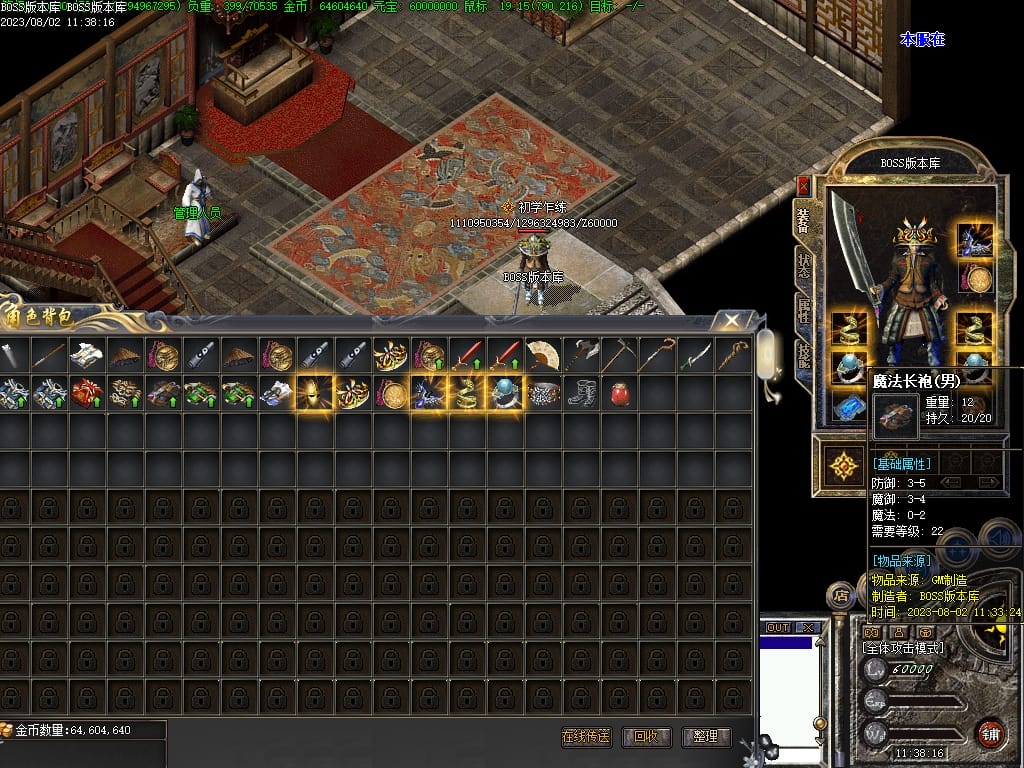Switch to the 状态 status tab
Image resolution: width=1024 pixels, height=768 pixels.
click(803, 265)
